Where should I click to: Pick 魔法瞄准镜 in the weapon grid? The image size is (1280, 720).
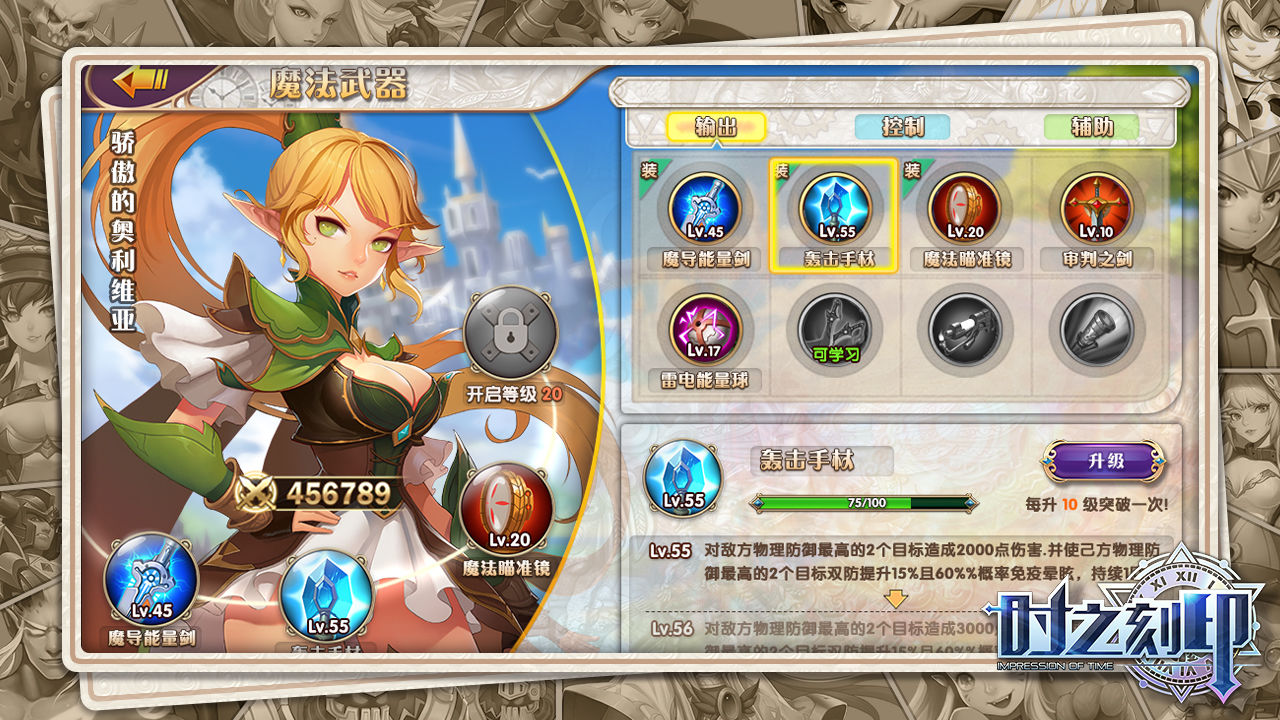click(x=965, y=208)
